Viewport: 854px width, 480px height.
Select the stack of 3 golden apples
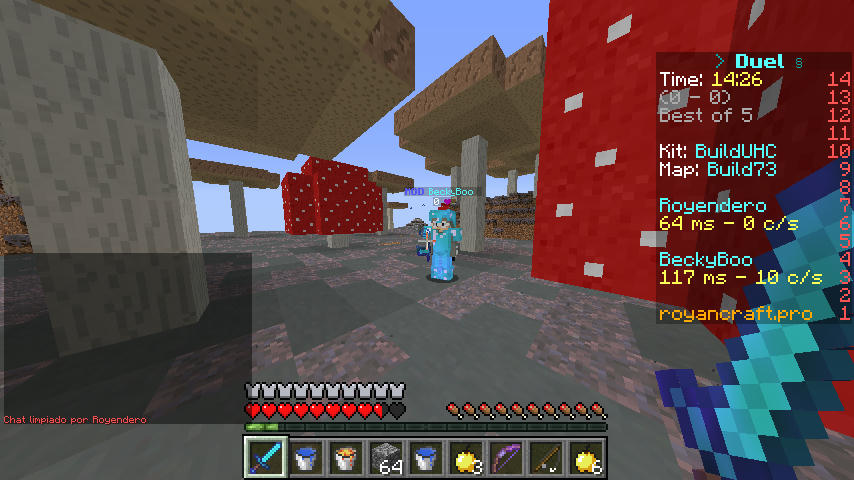466,457
